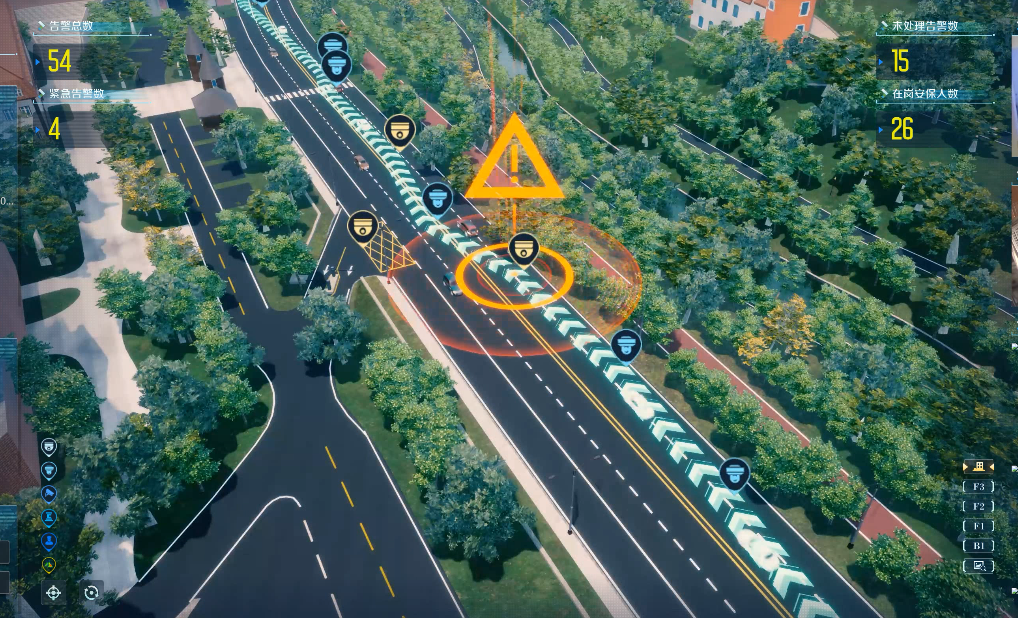Click the orange warning triangle alert marker

pos(514,160)
